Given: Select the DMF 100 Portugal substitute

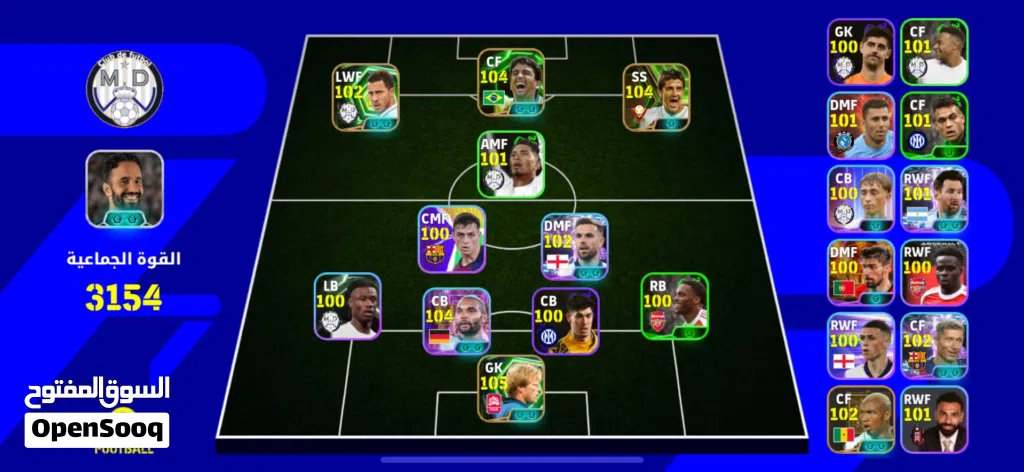Looking at the screenshot, I should (860, 272).
